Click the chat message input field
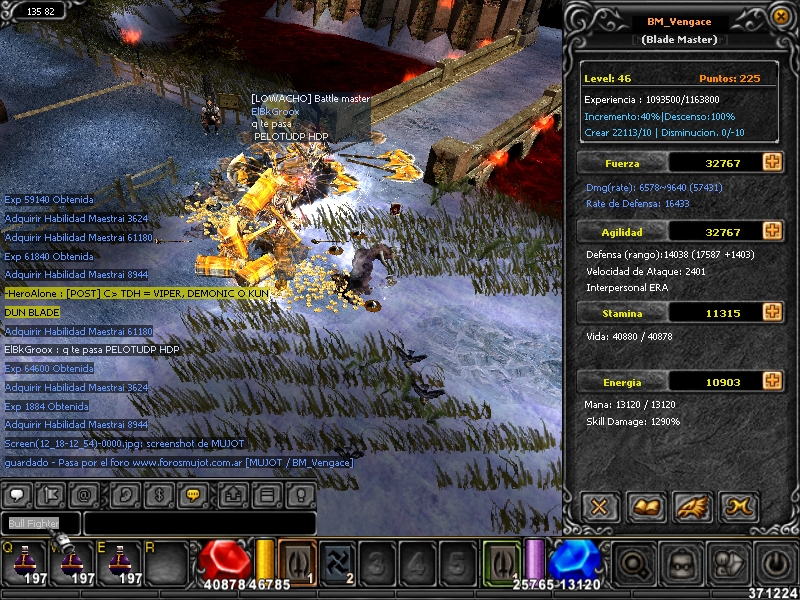Screen dimensions: 800x600 click(199, 524)
